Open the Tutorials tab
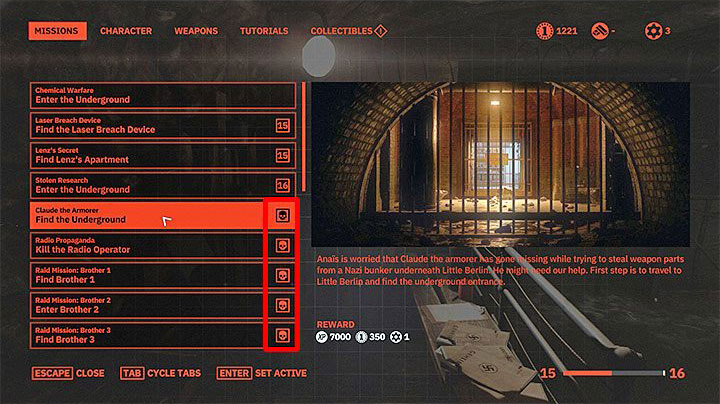Image resolution: width=720 pixels, height=404 pixels. coord(264,32)
